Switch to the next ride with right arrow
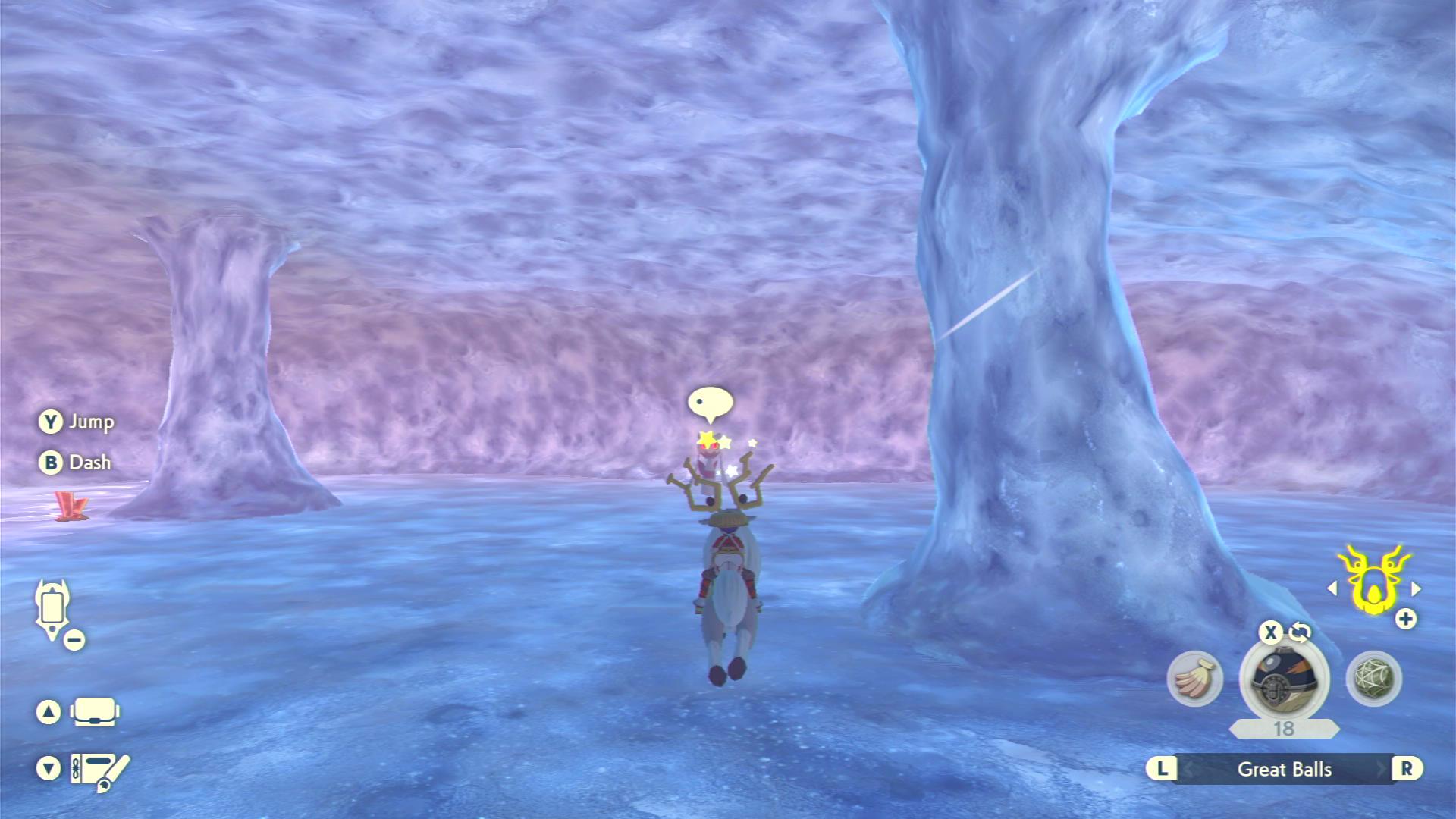This screenshot has height=819, width=1456. click(x=1416, y=588)
